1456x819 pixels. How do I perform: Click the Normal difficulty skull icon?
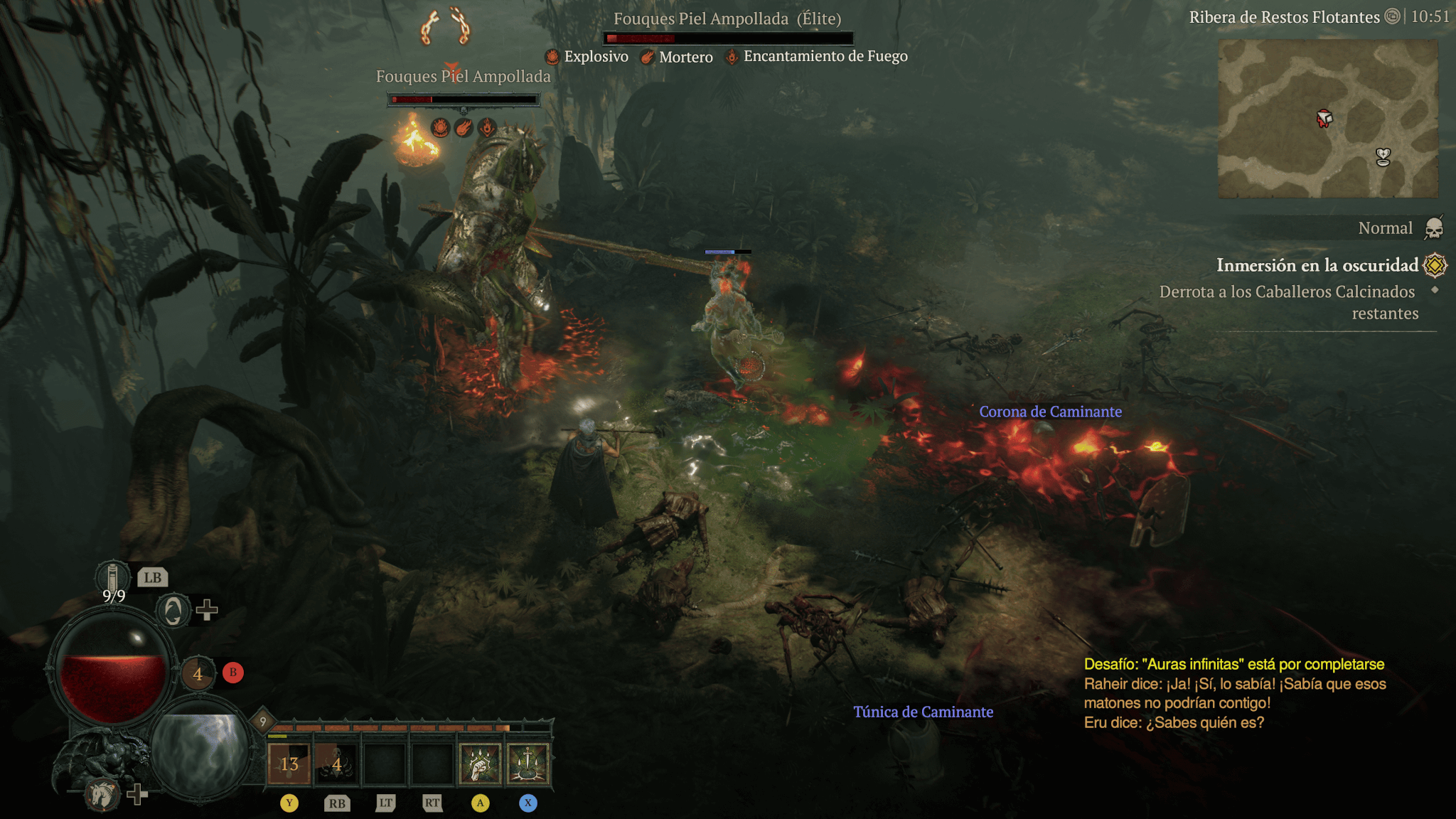[x=1434, y=228]
